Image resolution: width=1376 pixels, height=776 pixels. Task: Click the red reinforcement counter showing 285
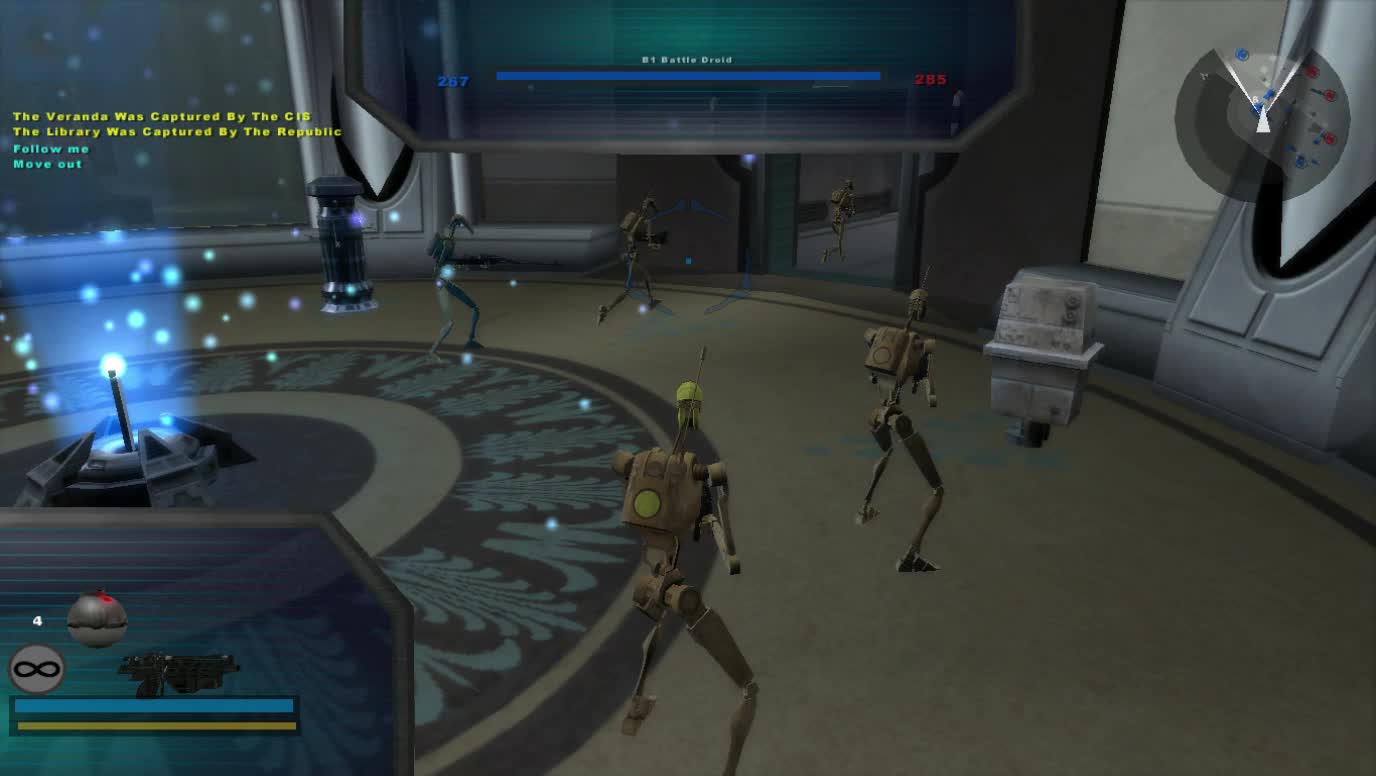pyautogui.click(x=932, y=80)
